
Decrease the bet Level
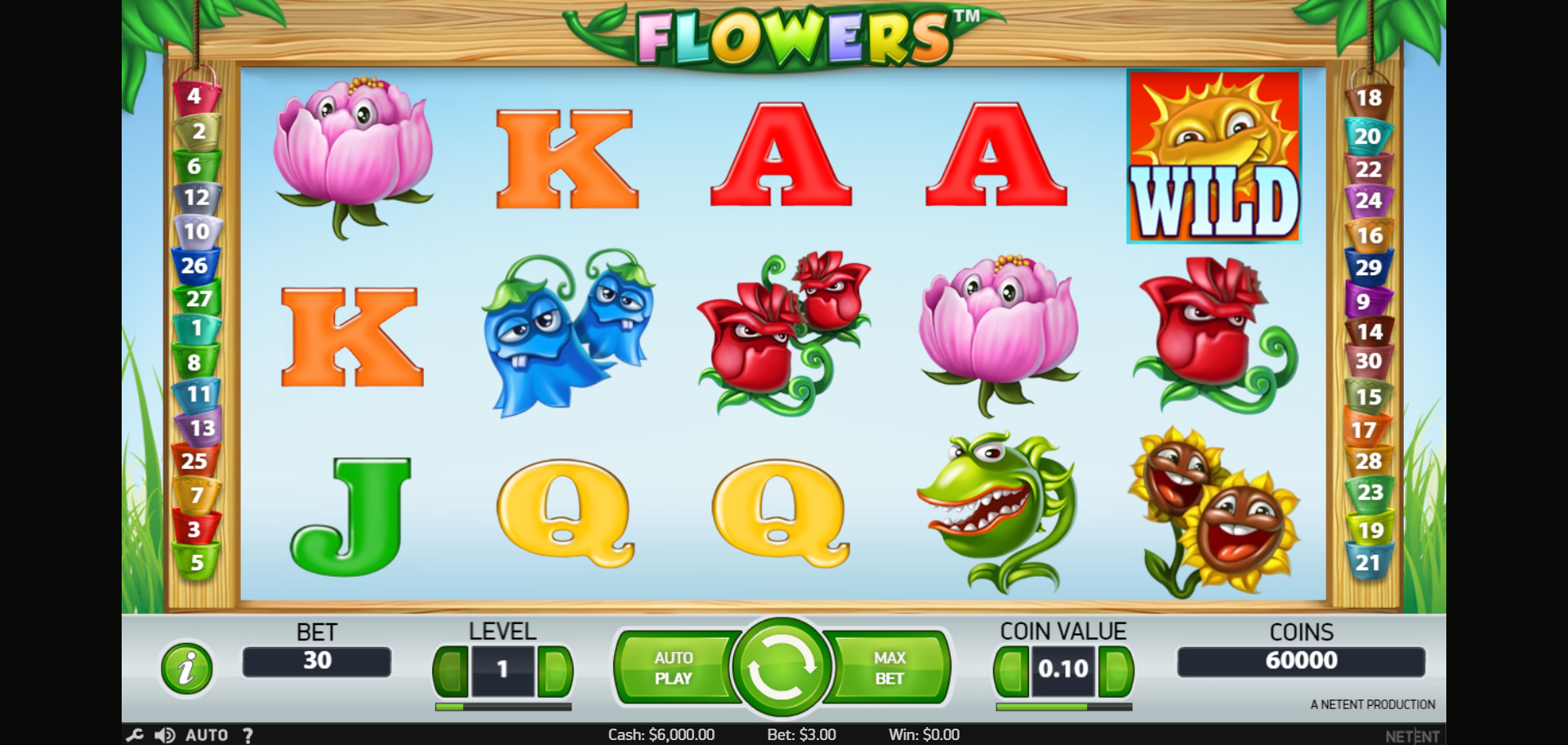point(451,671)
